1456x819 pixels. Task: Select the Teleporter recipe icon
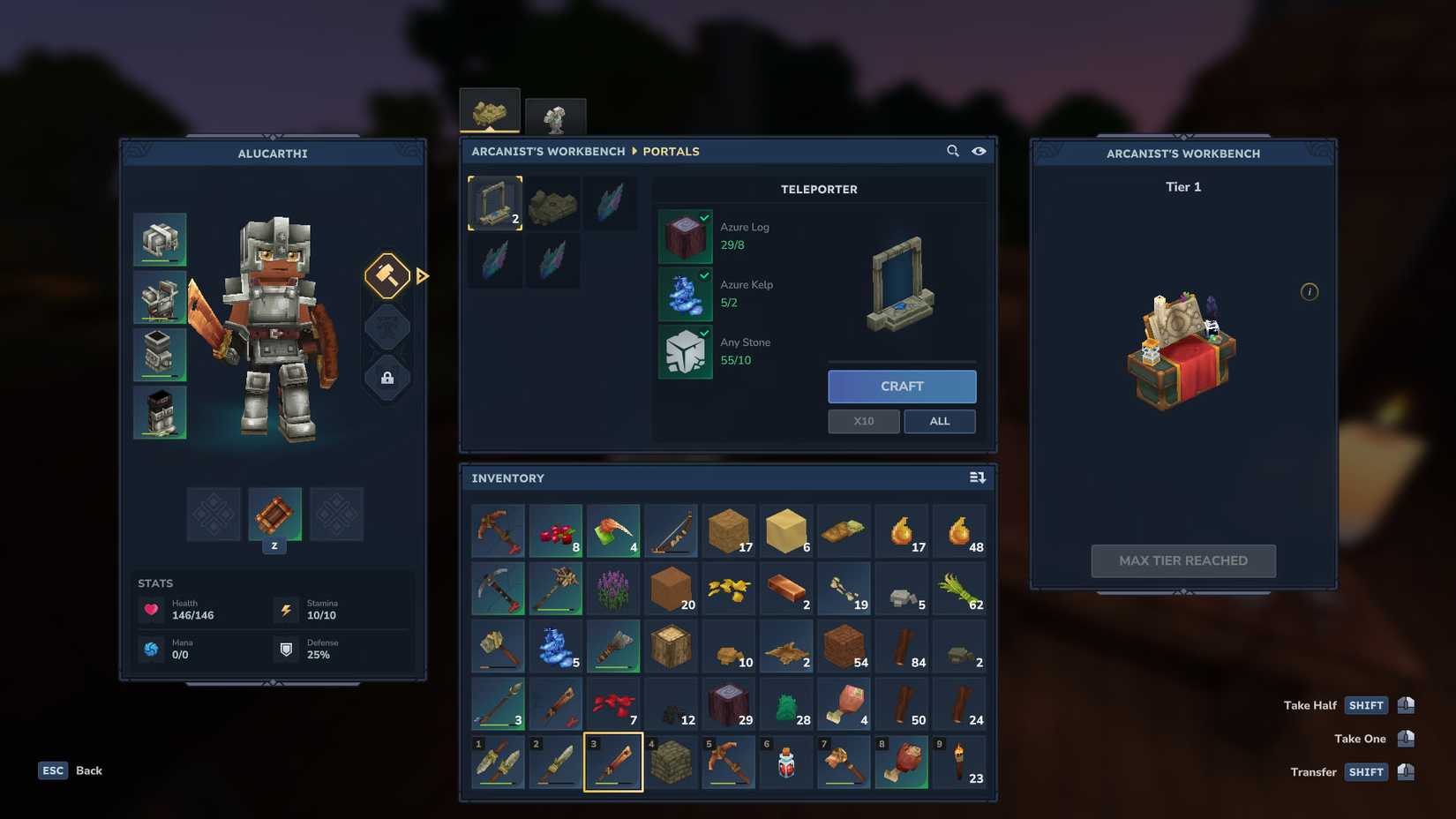point(494,202)
